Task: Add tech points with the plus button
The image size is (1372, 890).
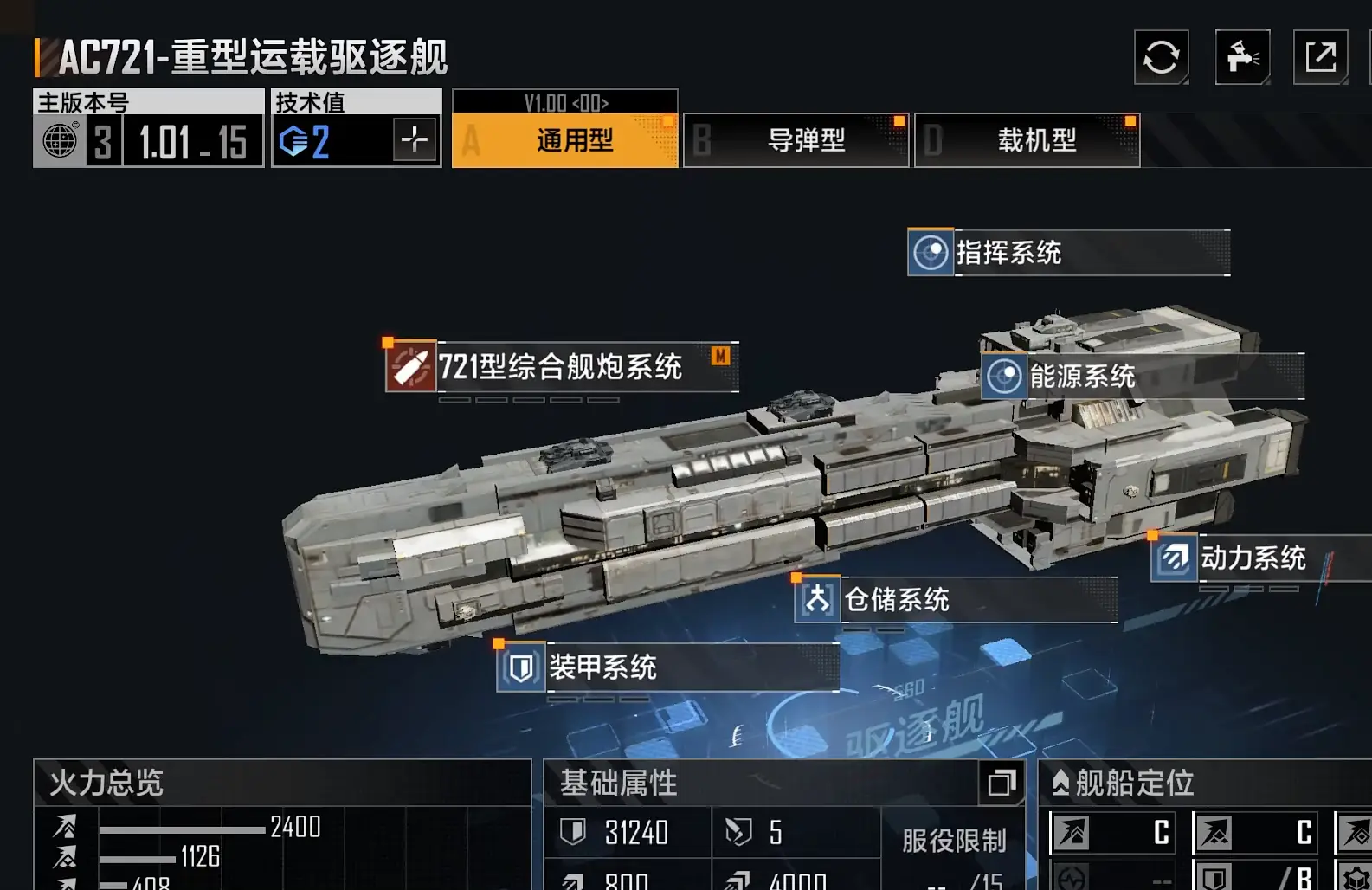Action: click(x=414, y=140)
